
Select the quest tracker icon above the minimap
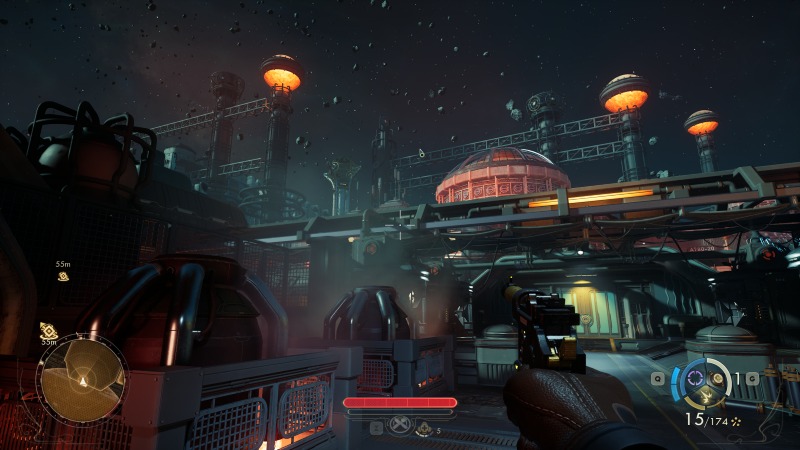point(48,330)
